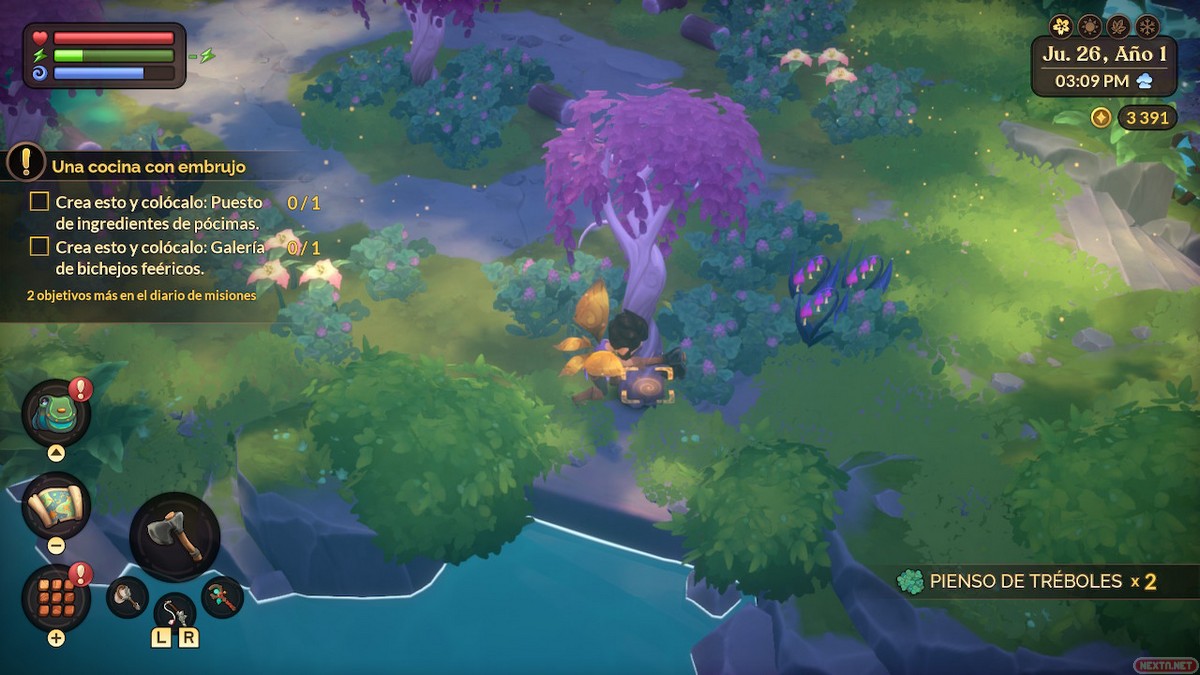Switch to the fishing rod tool
1200x675 pixels.
174,610
